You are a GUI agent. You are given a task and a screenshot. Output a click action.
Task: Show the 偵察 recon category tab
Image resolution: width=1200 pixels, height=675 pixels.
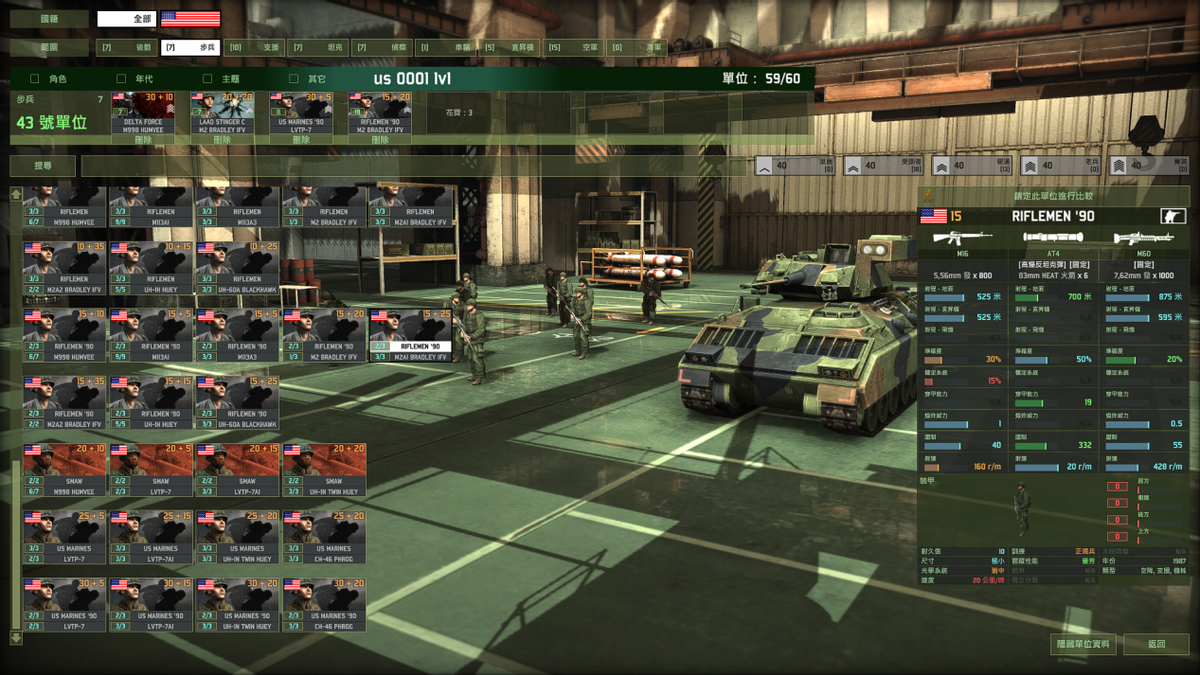pyautogui.click(x=381, y=47)
